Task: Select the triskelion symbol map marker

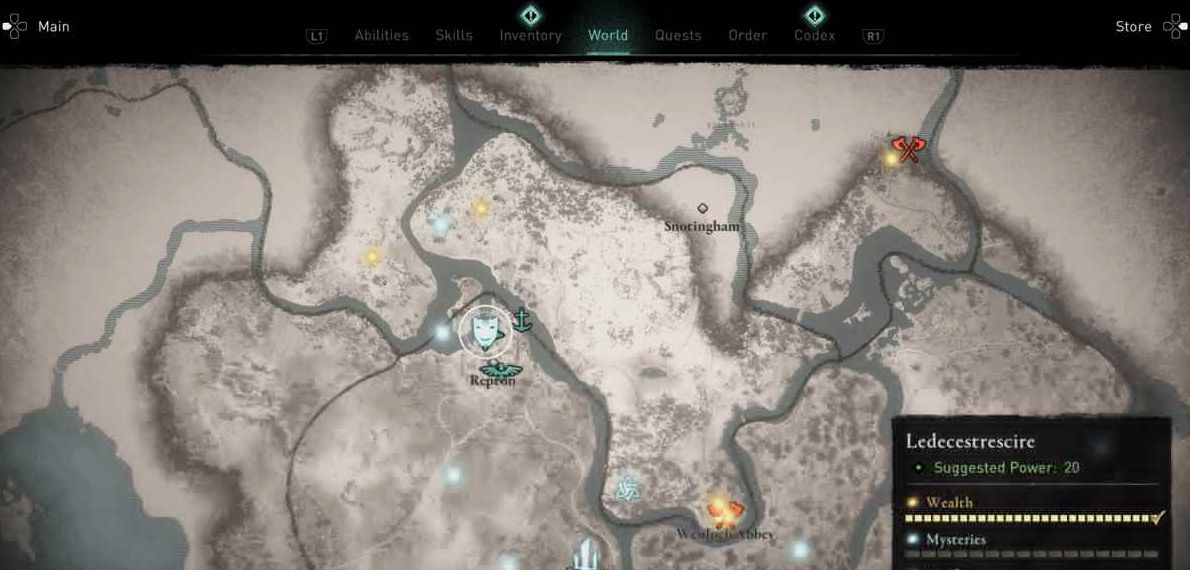Action: click(627, 488)
